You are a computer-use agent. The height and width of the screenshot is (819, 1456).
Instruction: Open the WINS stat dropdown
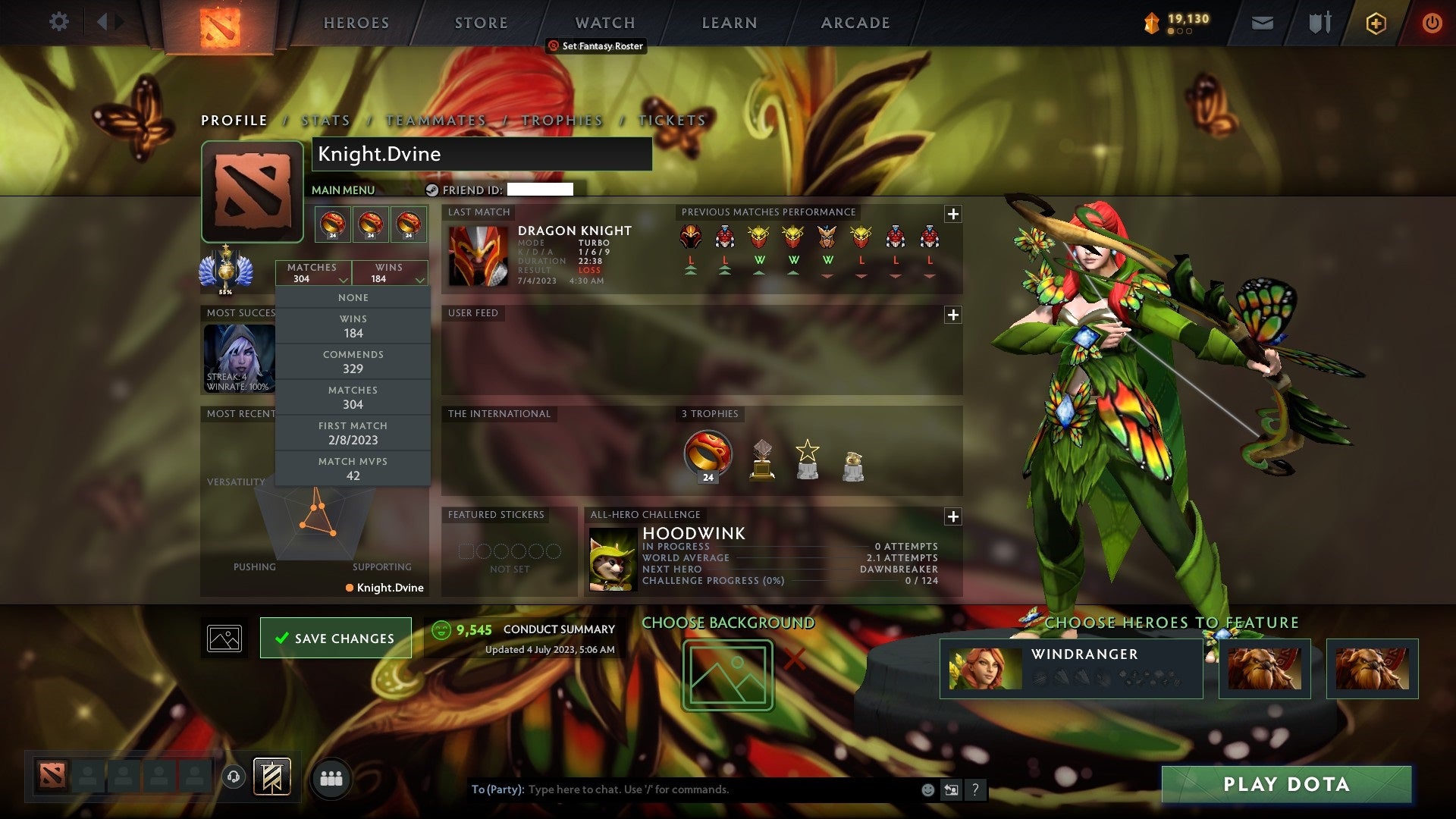point(390,273)
